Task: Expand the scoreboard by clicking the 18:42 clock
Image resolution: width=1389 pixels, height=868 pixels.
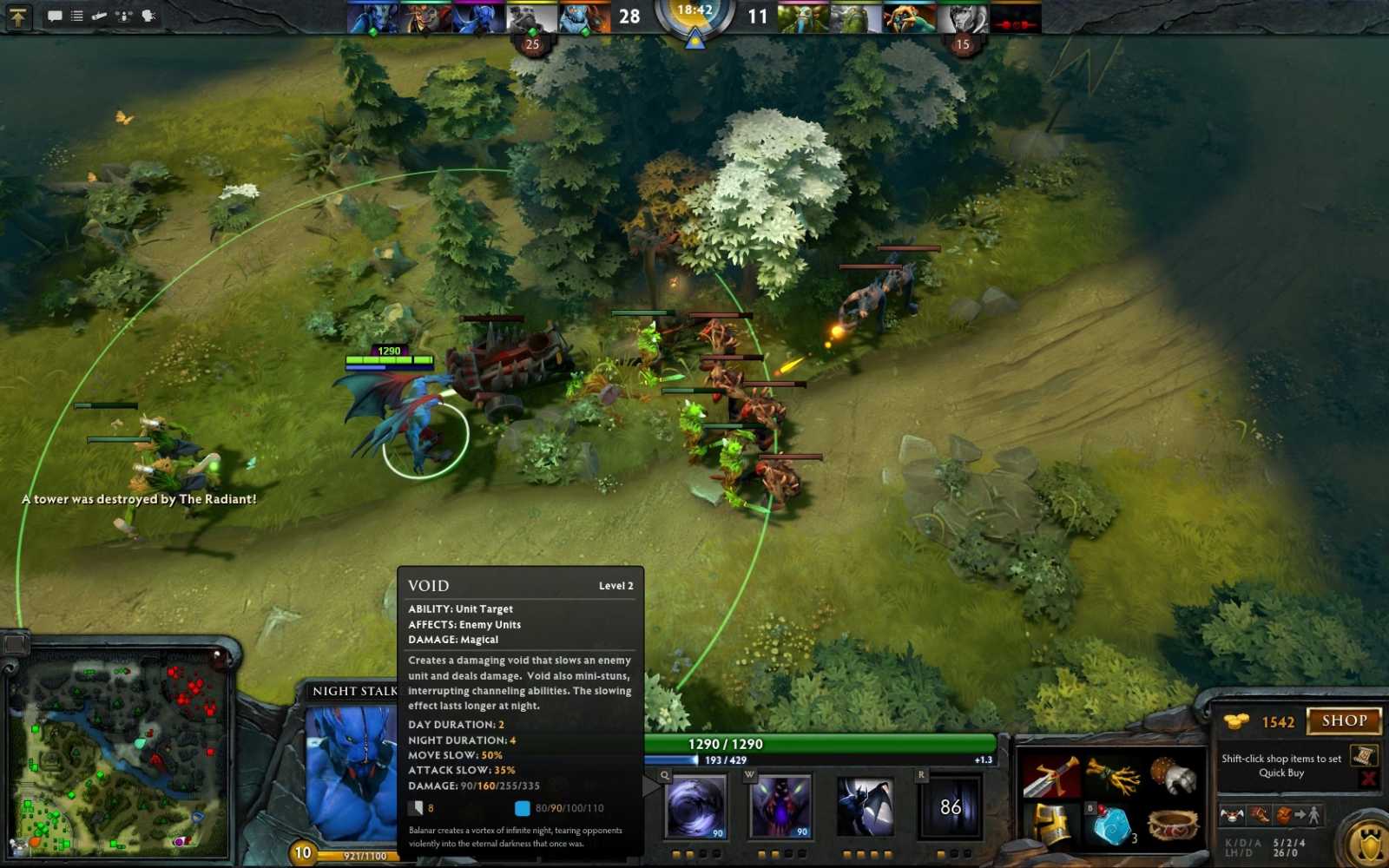Action: [x=694, y=14]
